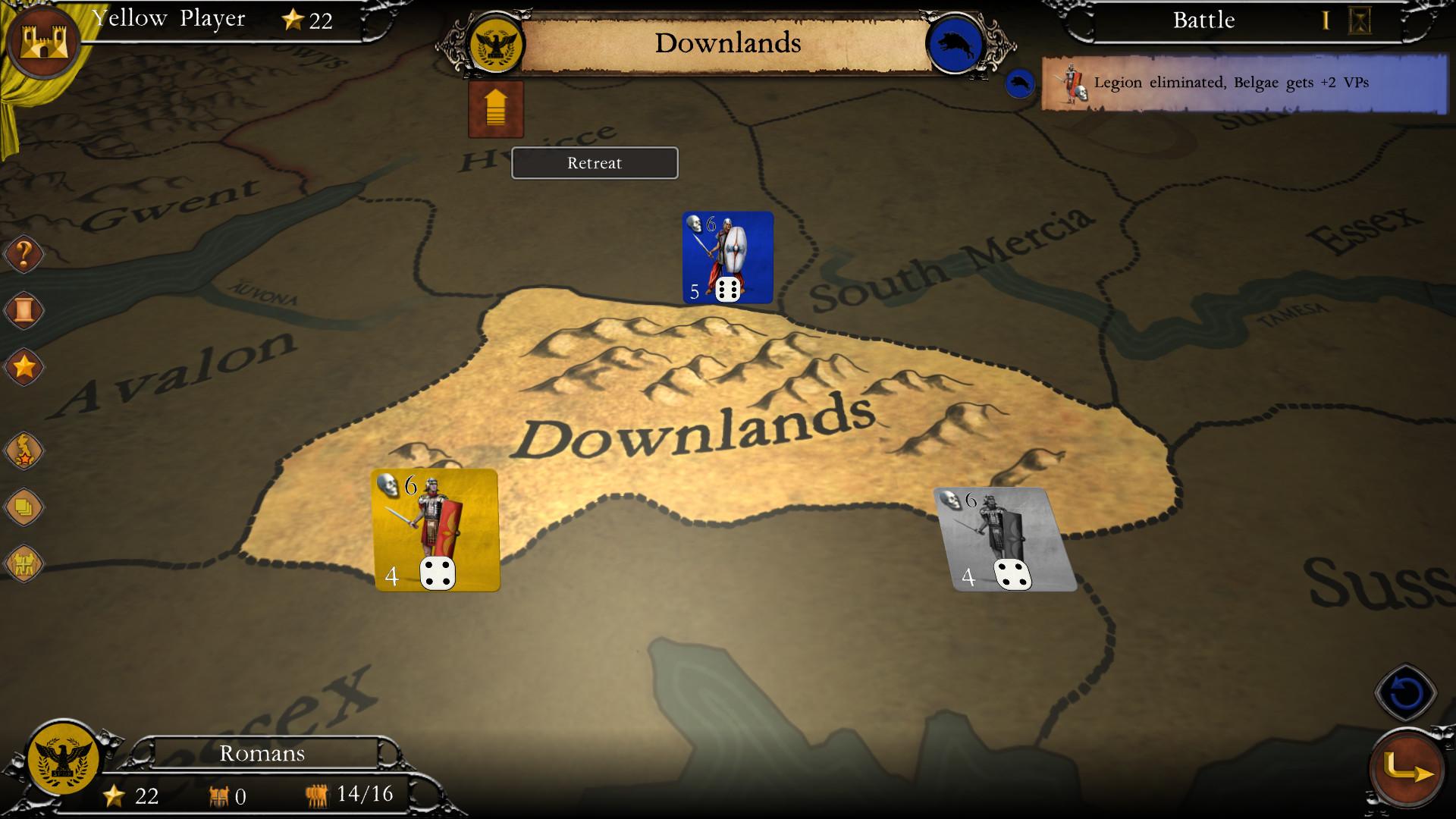Click the yellow retreat arrow tile
The width and height of the screenshot is (1456, 819).
(496, 109)
